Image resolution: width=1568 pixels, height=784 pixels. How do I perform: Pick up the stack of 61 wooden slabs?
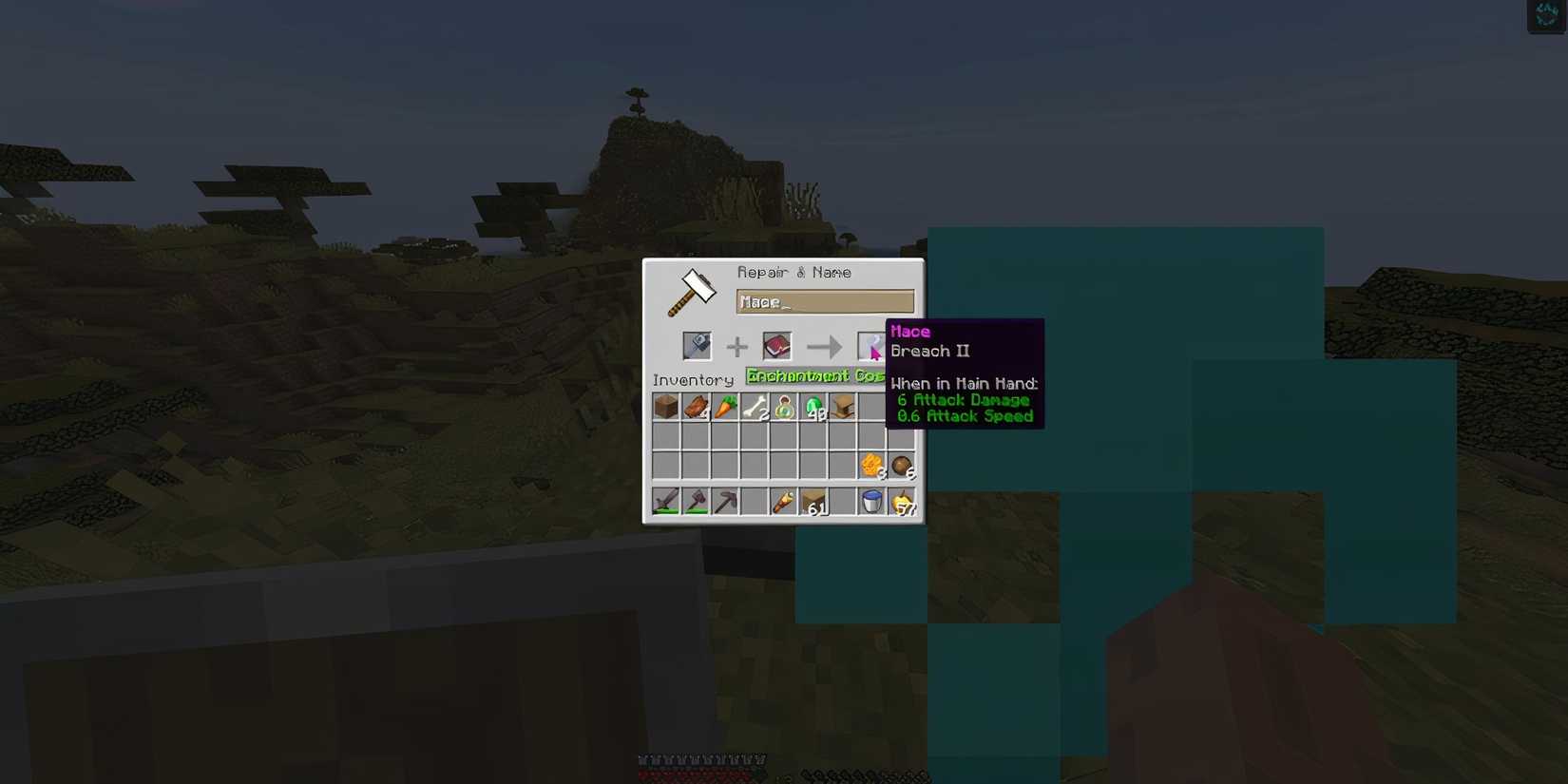[x=813, y=501]
